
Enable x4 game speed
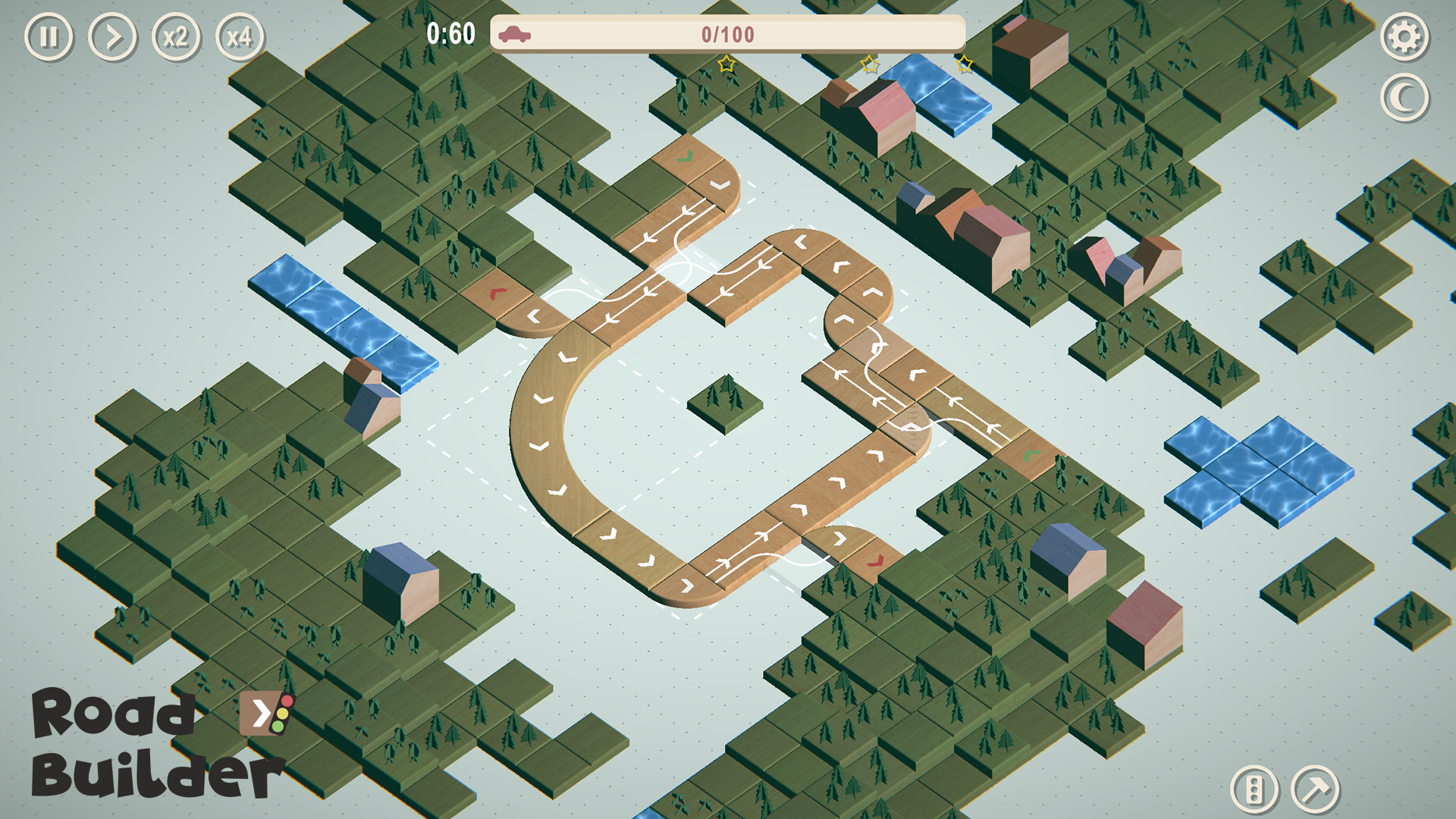click(239, 35)
